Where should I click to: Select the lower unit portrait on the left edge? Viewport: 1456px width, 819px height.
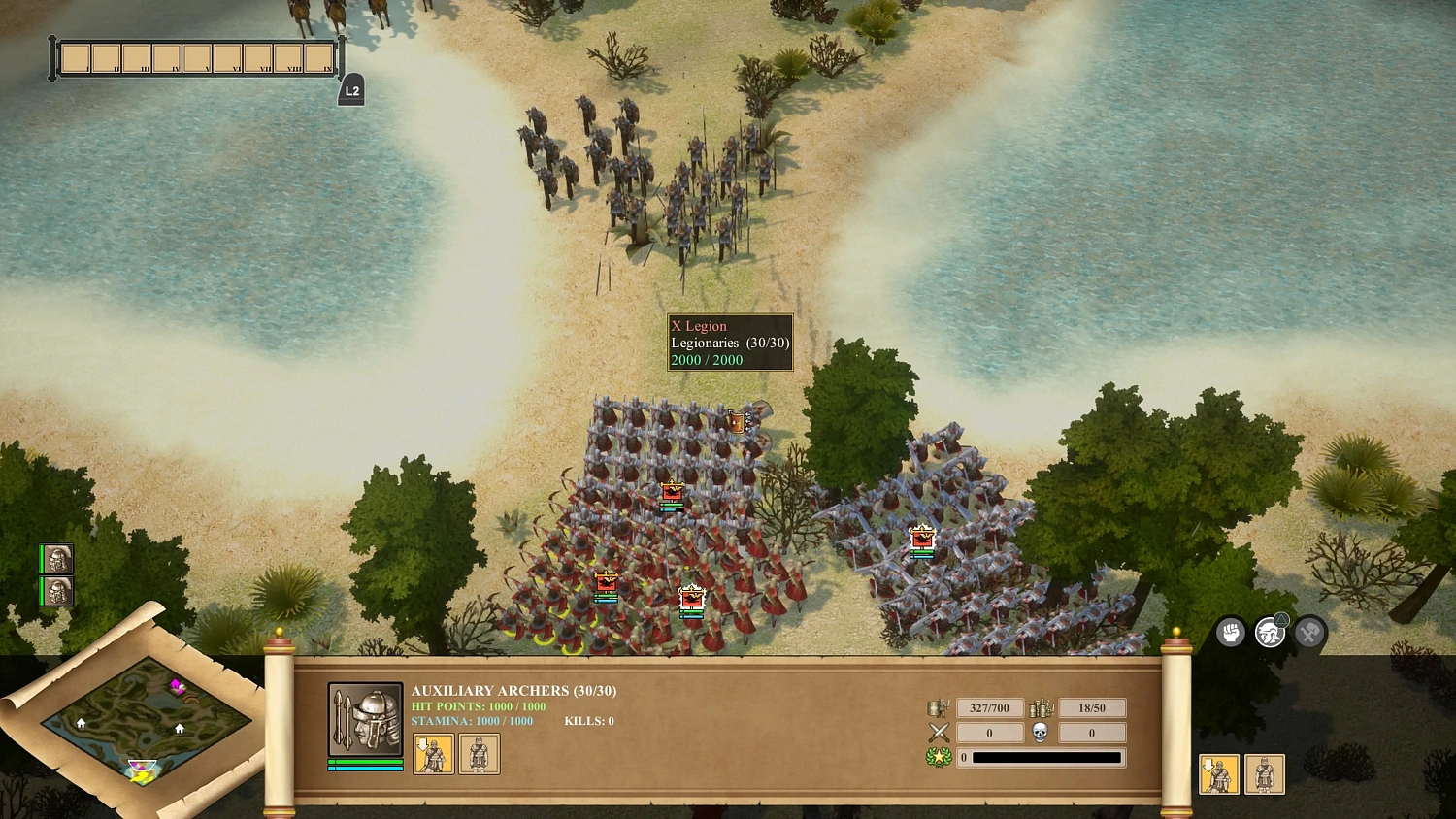point(56,590)
